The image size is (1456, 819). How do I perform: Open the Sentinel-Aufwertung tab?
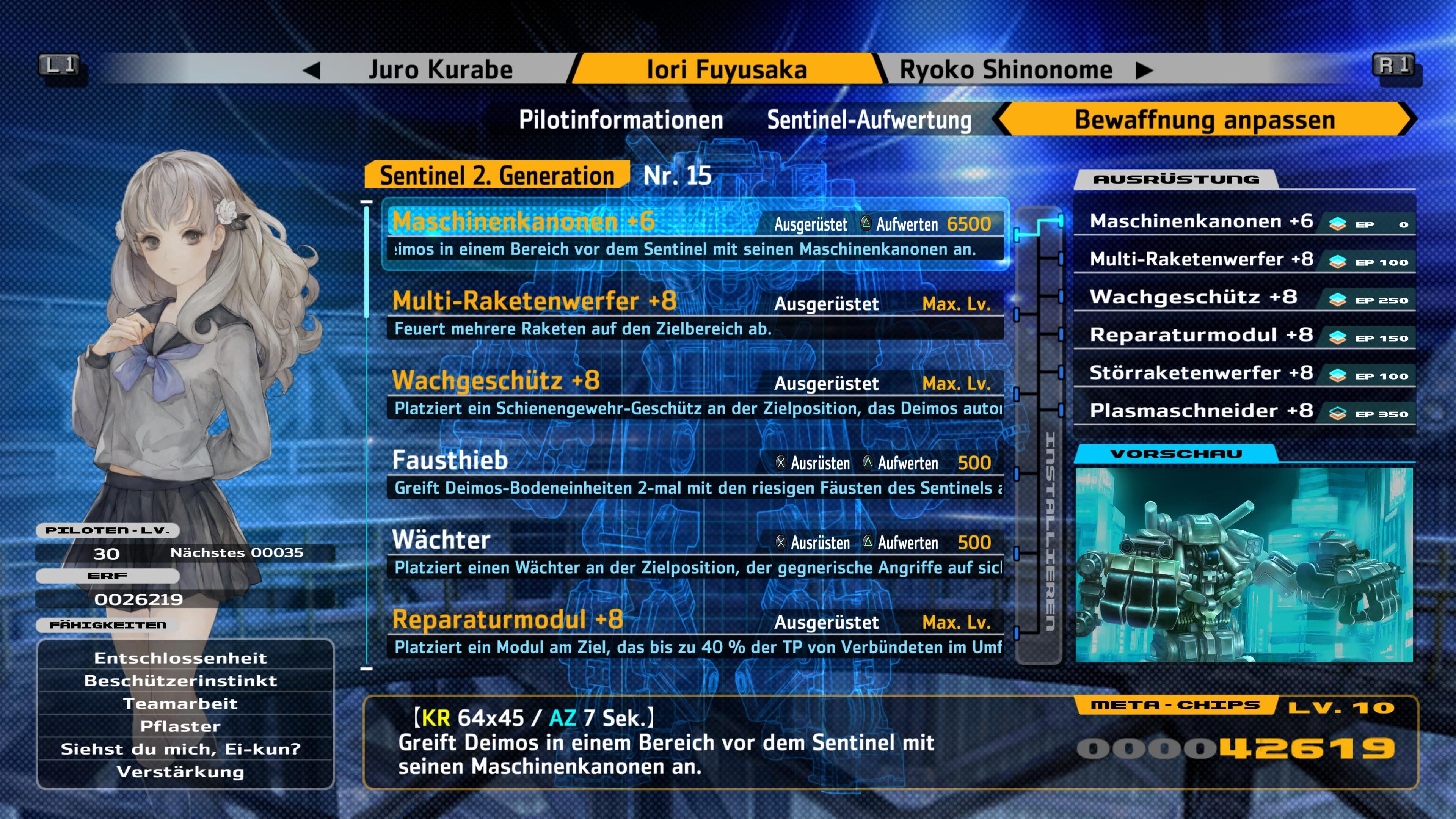pyautogui.click(x=869, y=119)
